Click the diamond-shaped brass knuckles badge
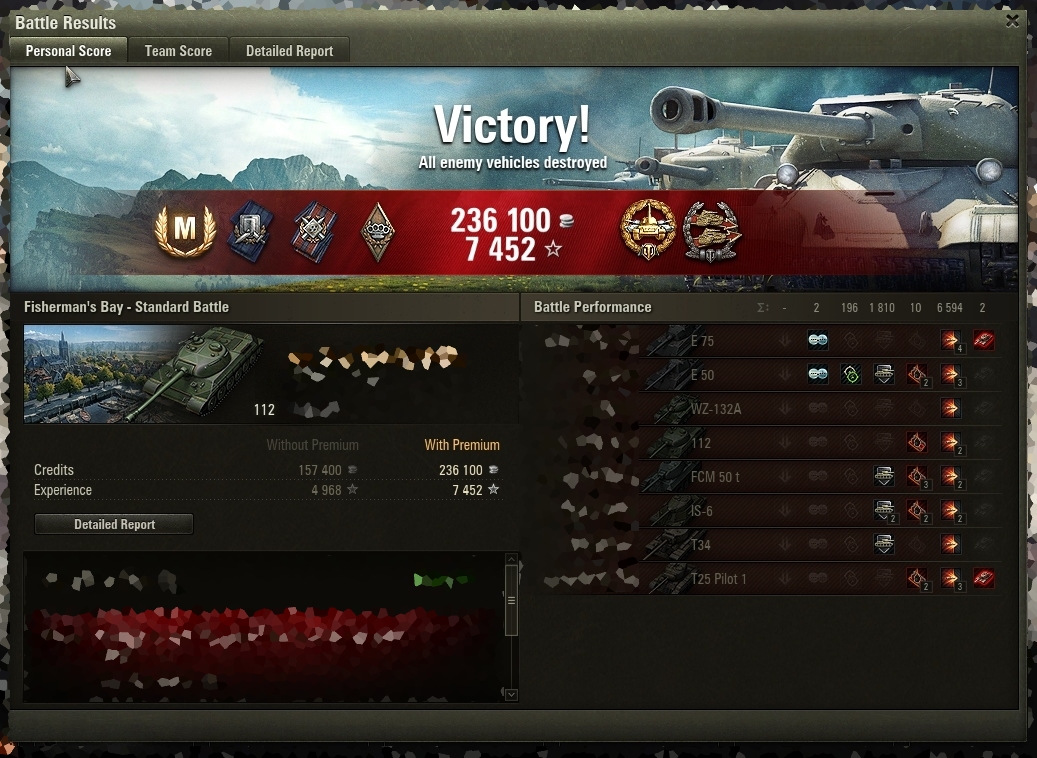This screenshot has height=758, width=1037. (x=377, y=233)
